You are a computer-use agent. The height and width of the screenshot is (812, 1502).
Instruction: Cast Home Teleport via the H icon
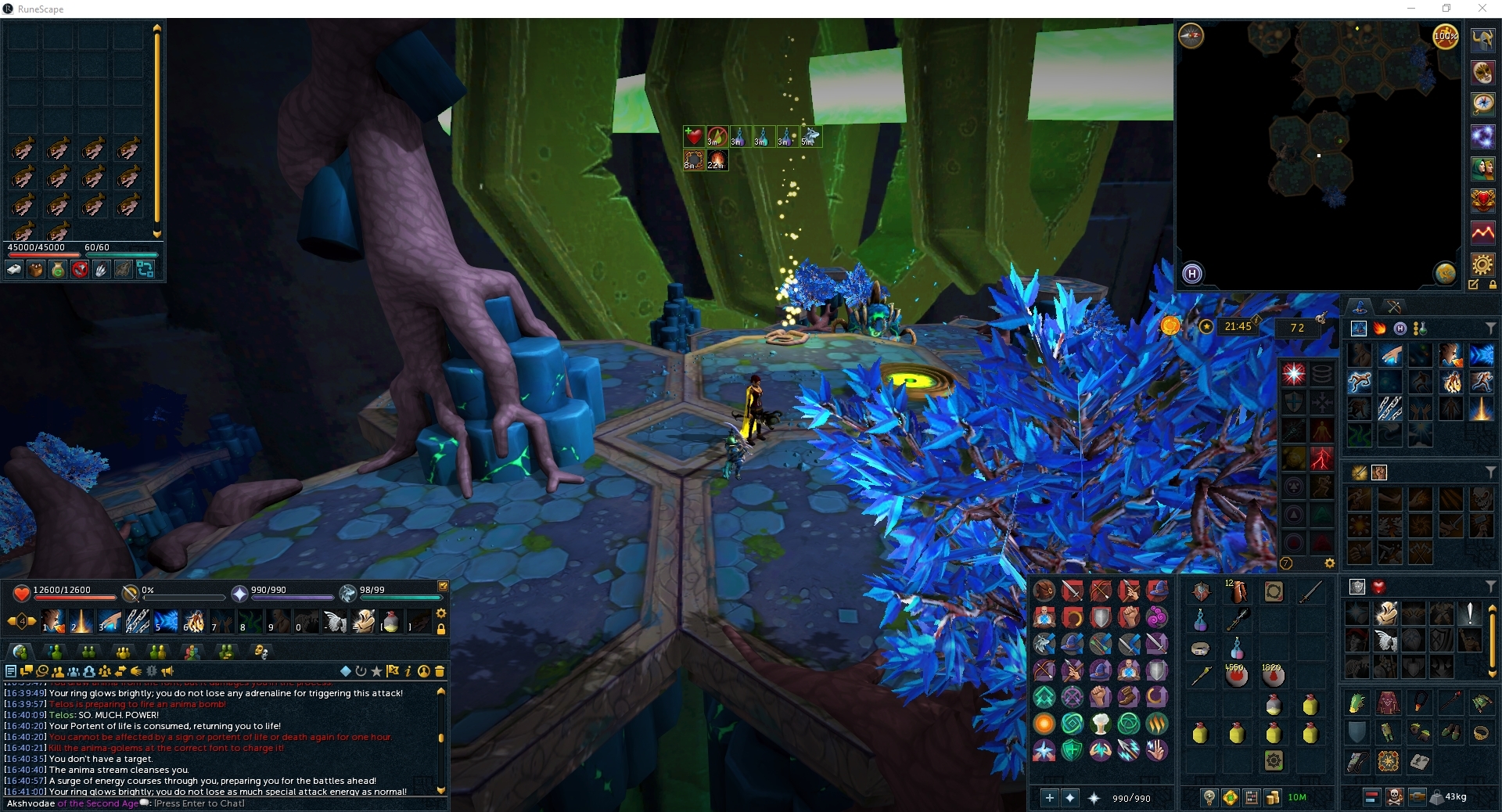1192,274
